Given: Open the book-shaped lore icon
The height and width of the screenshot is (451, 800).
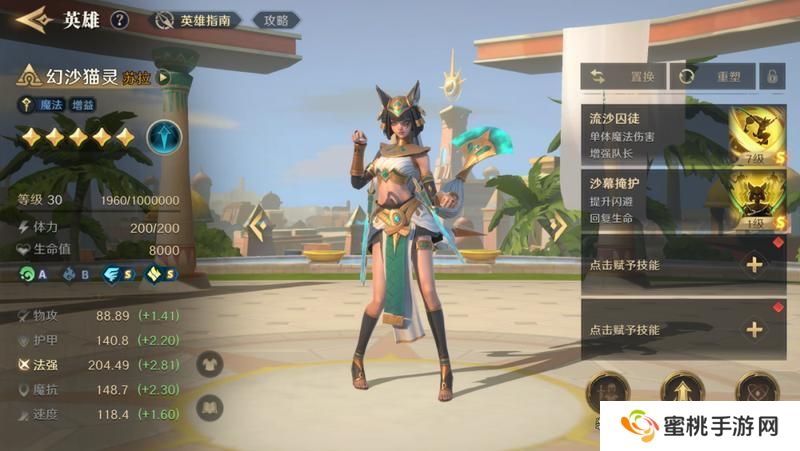Looking at the screenshot, I should [210, 407].
